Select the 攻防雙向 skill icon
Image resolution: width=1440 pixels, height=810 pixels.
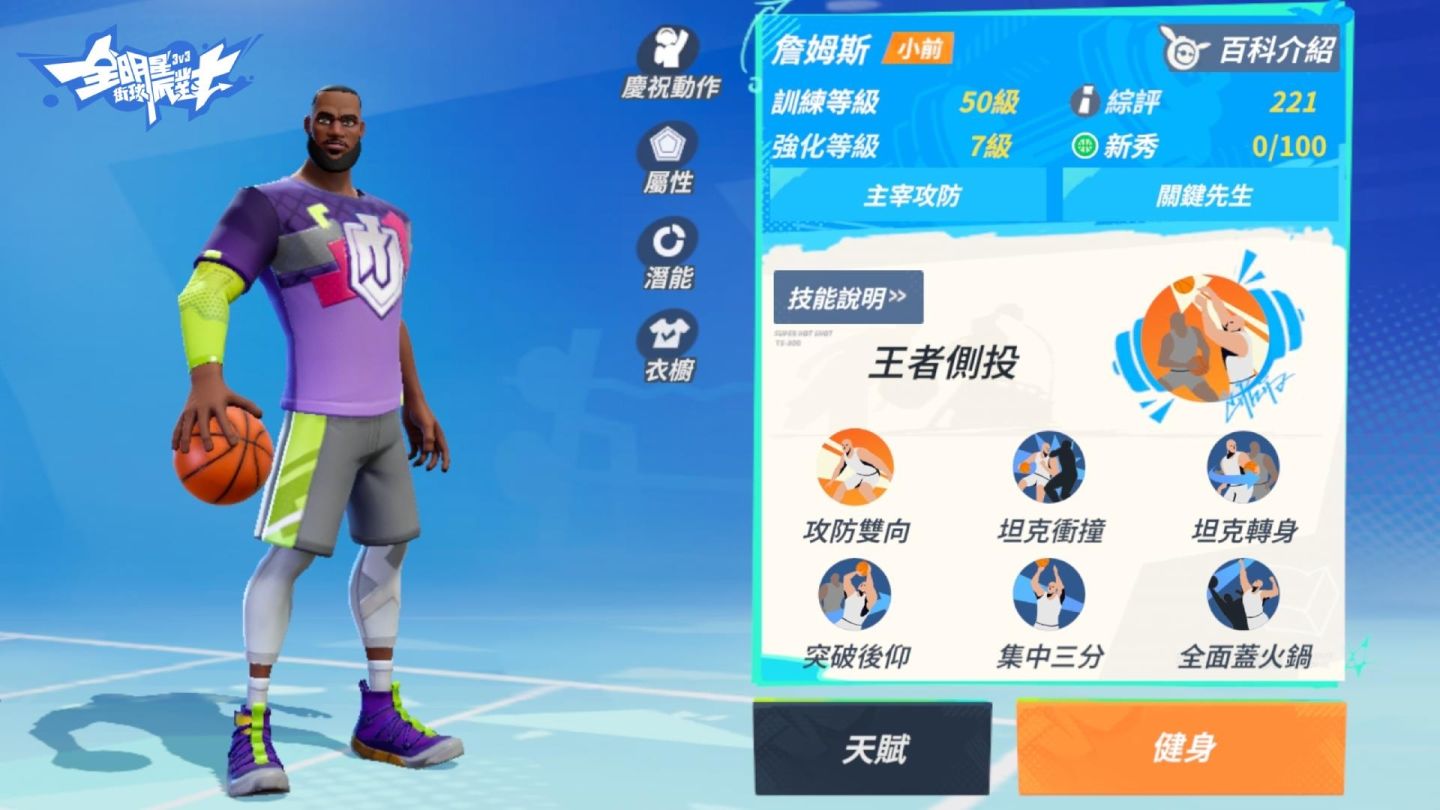tap(853, 467)
